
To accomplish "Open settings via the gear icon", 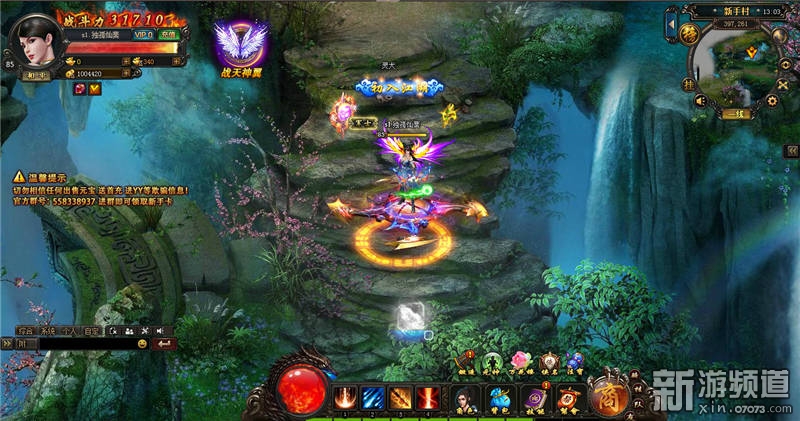I will [770, 100].
